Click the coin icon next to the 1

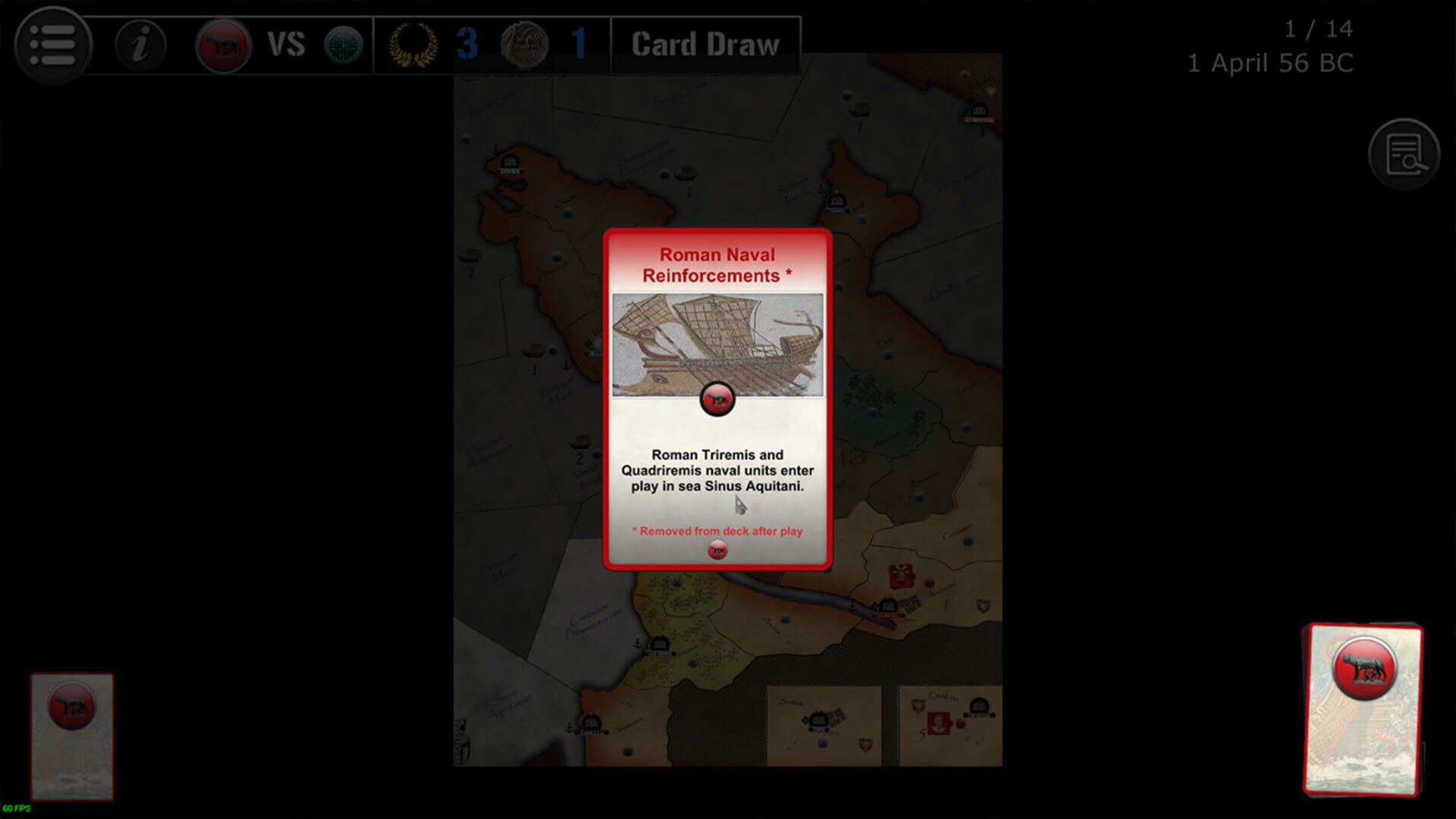pos(526,44)
